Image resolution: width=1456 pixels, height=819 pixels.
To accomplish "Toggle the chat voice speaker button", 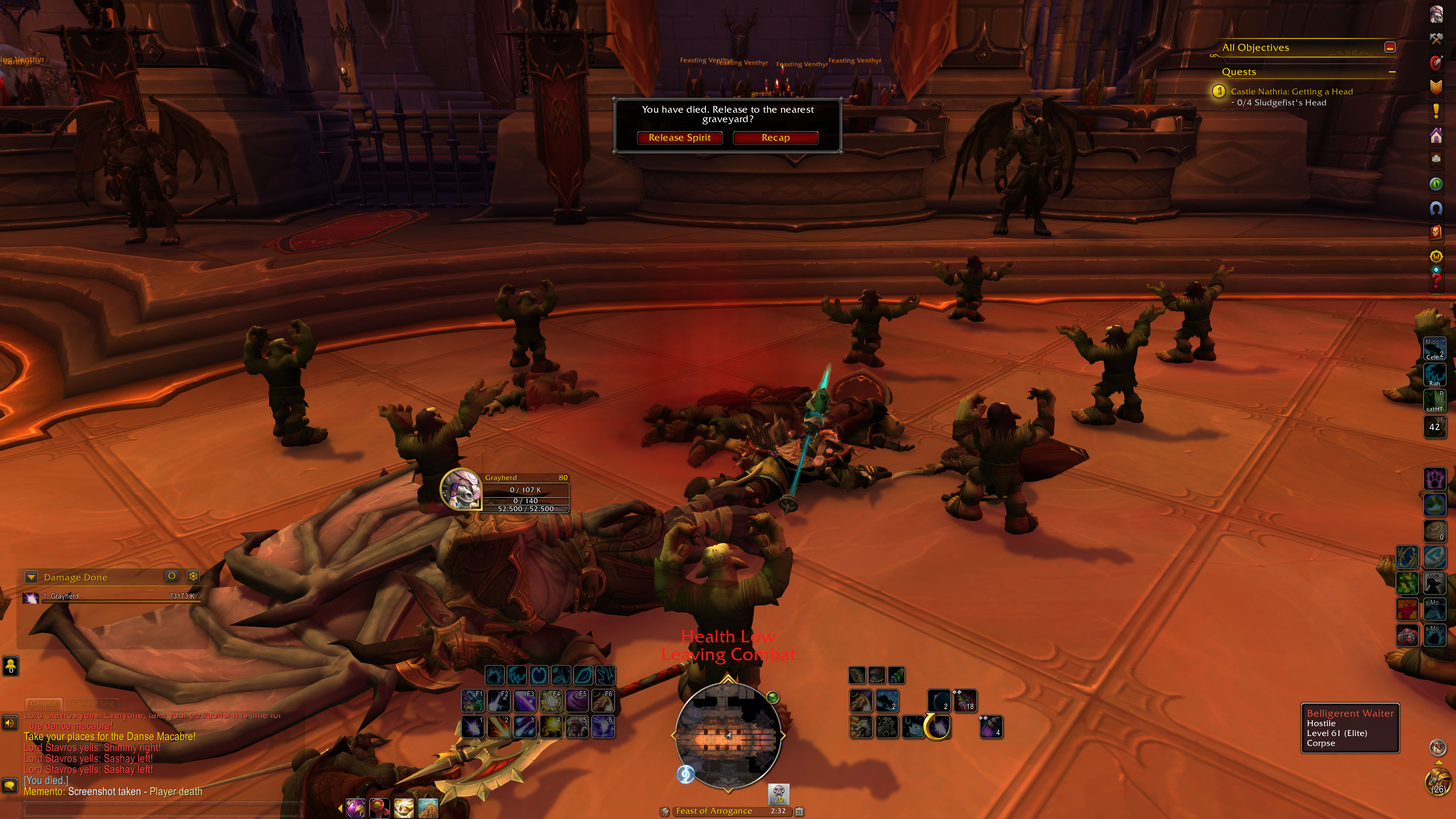I will coord(10,723).
